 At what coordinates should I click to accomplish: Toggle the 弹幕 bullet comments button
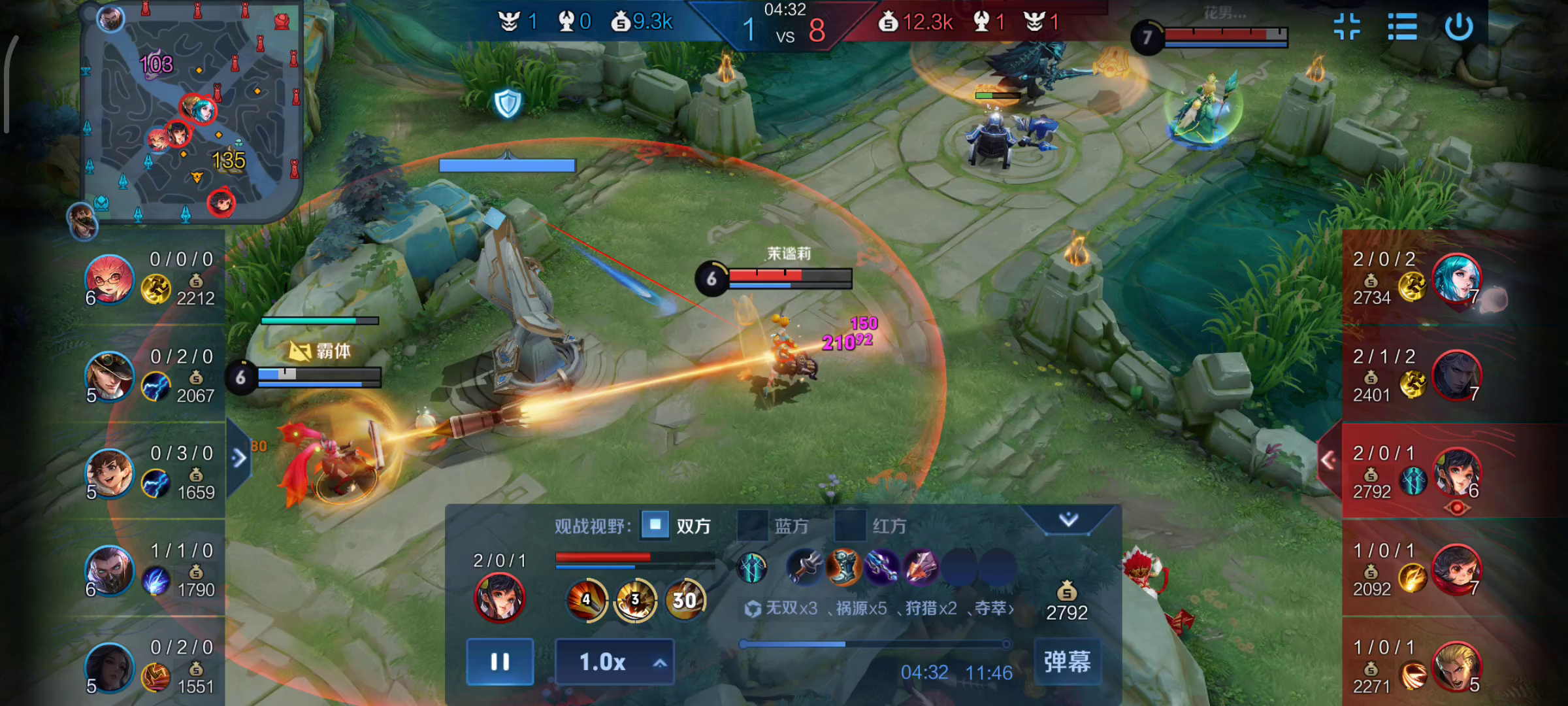coord(1068,662)
